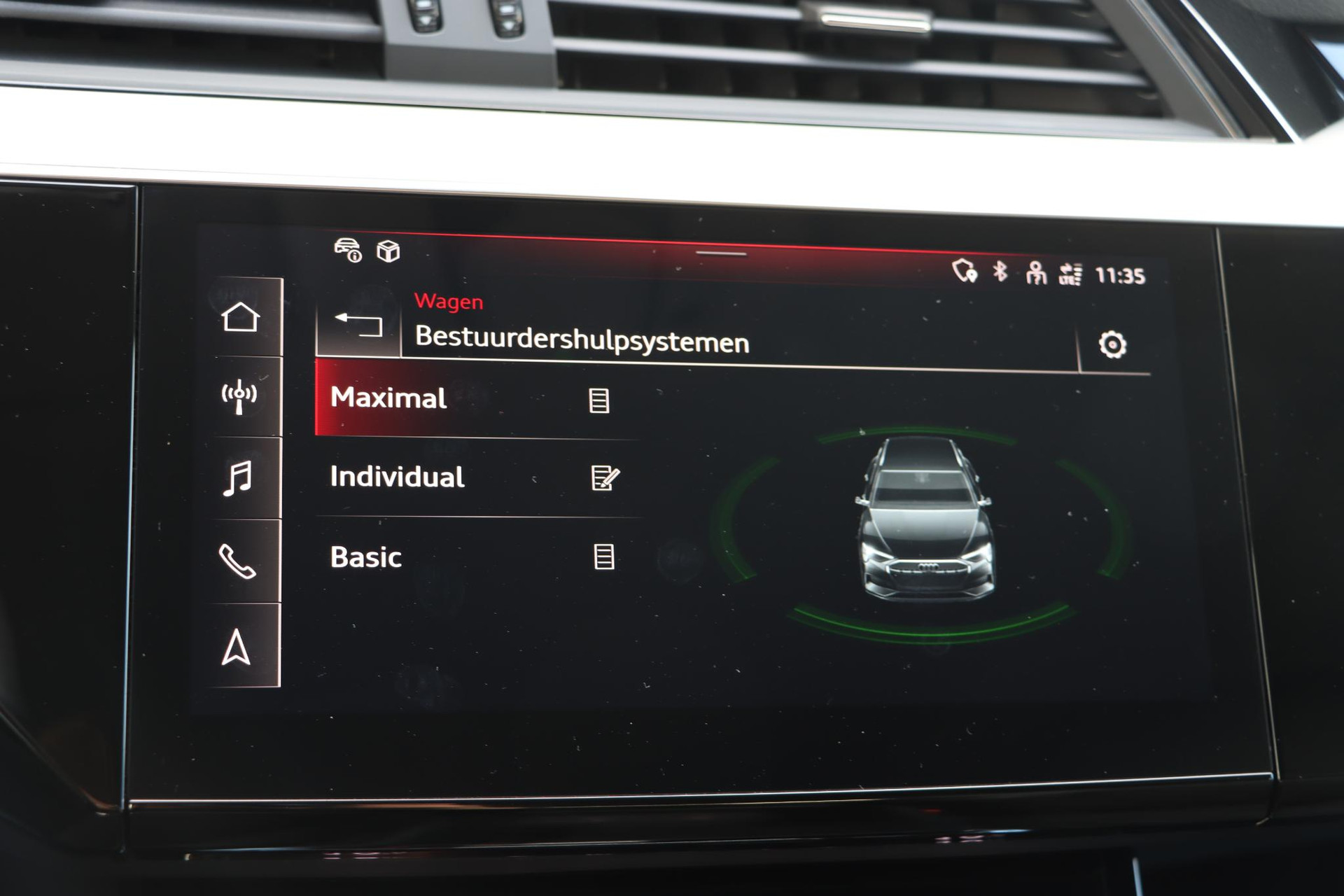Image resolution: width=1344 pixels, height=896 pixels.
Task: Select the Basic assistance profile
Action: point(366,557)
